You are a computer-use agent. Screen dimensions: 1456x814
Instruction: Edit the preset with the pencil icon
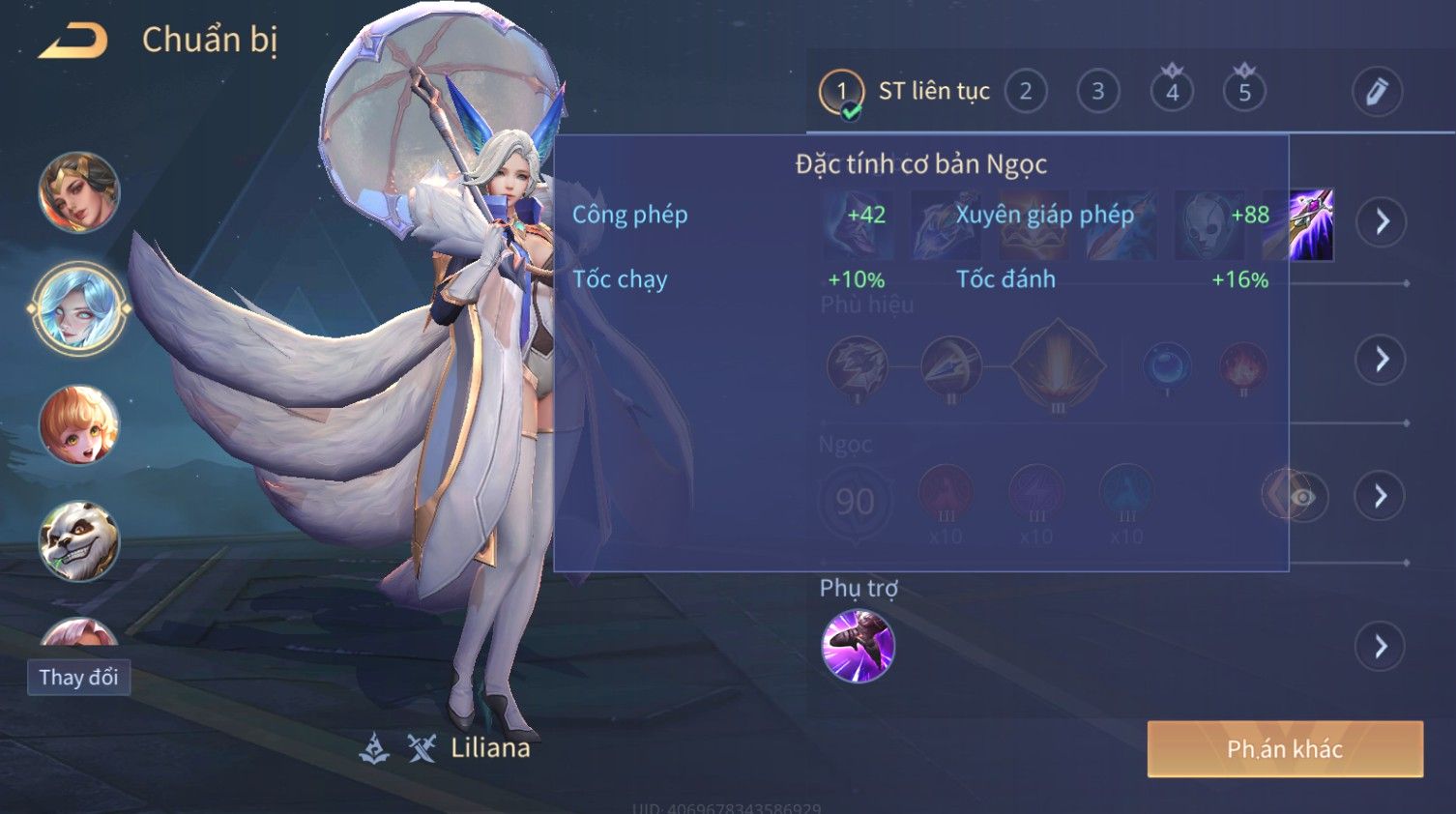(x=1376, y=92)
